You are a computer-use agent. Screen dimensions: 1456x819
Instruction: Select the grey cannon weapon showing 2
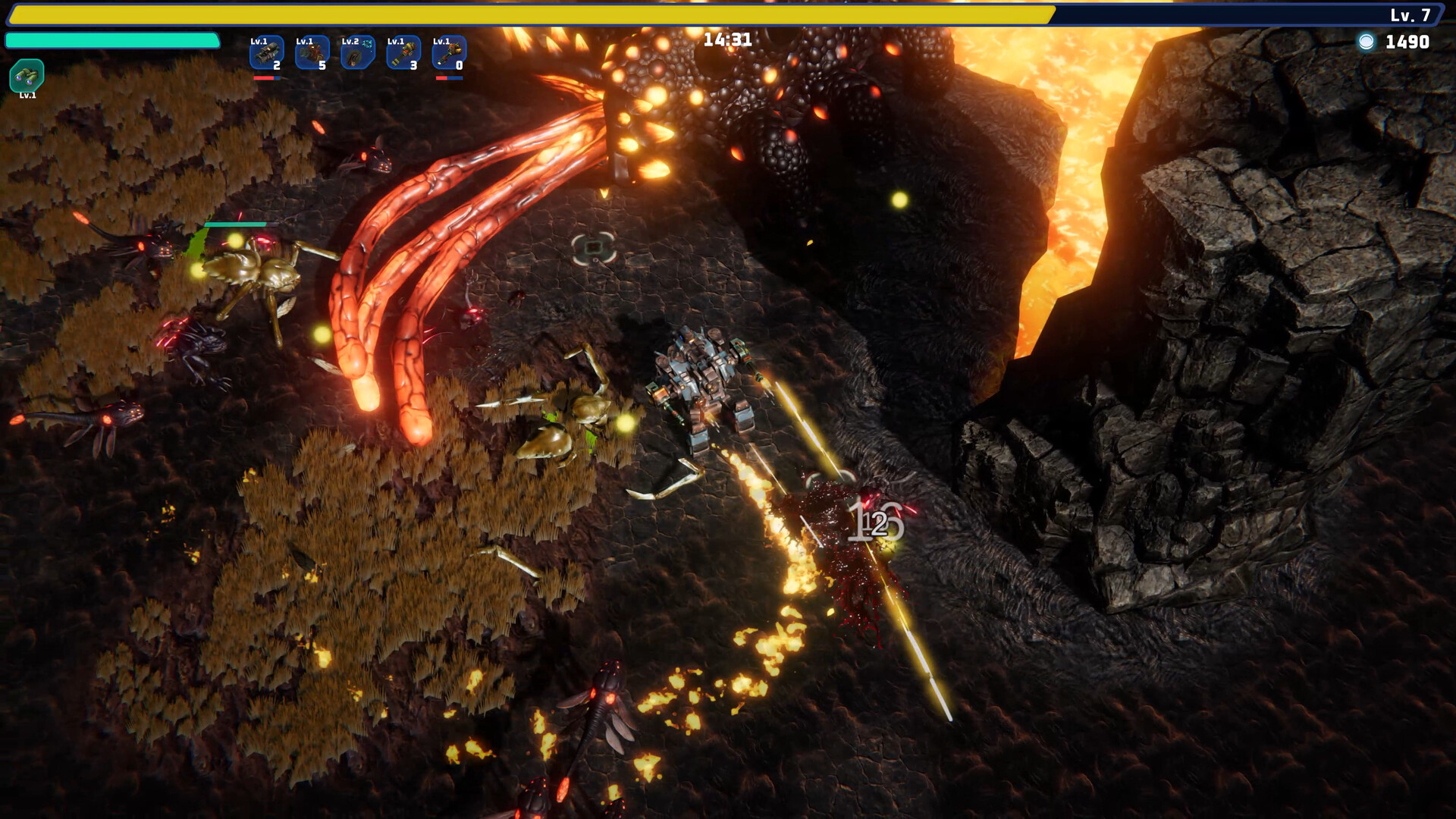267,53
